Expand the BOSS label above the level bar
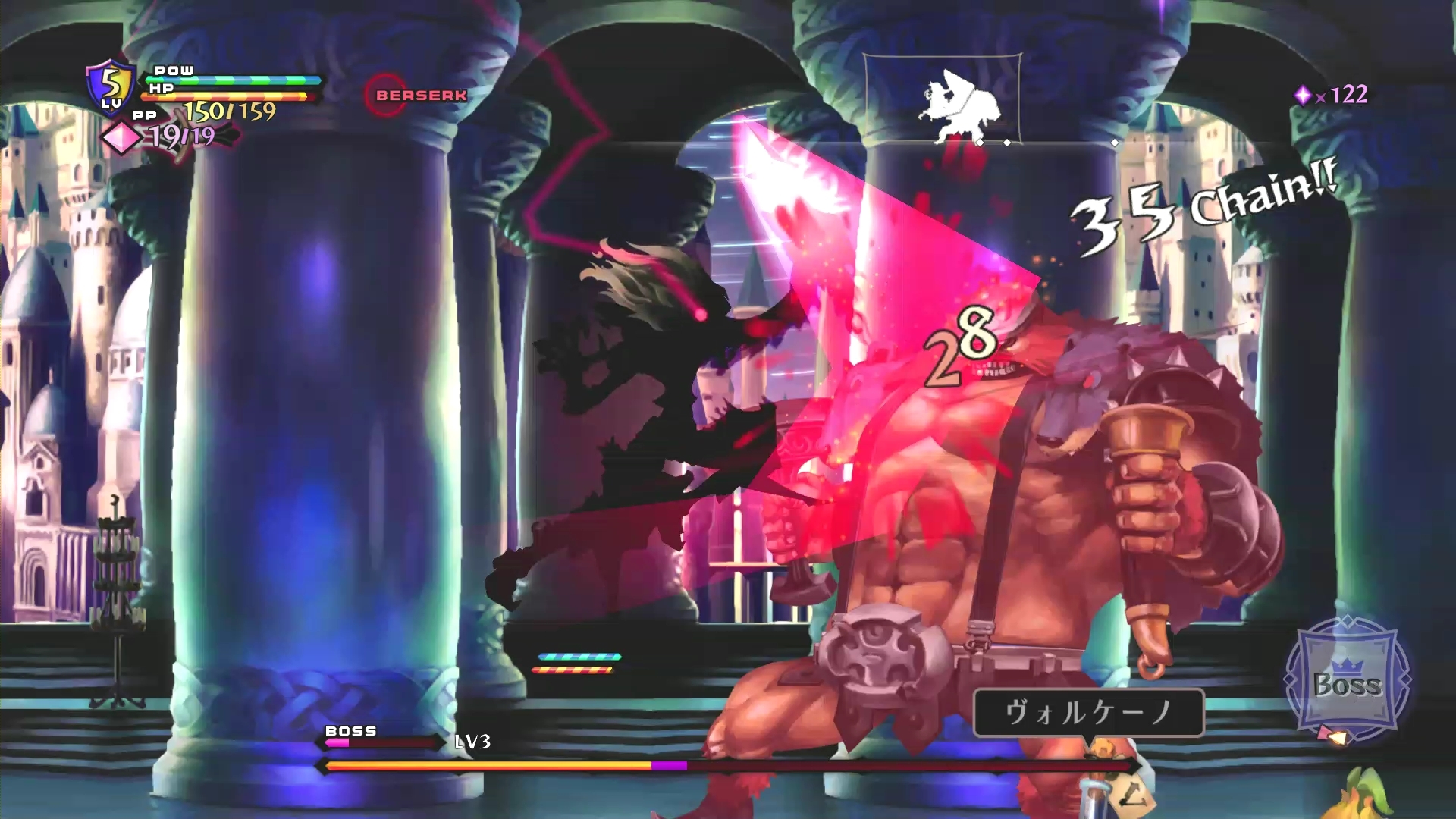Image resolution: width=1456 pixels, height=819 pixels. (350, 732)
